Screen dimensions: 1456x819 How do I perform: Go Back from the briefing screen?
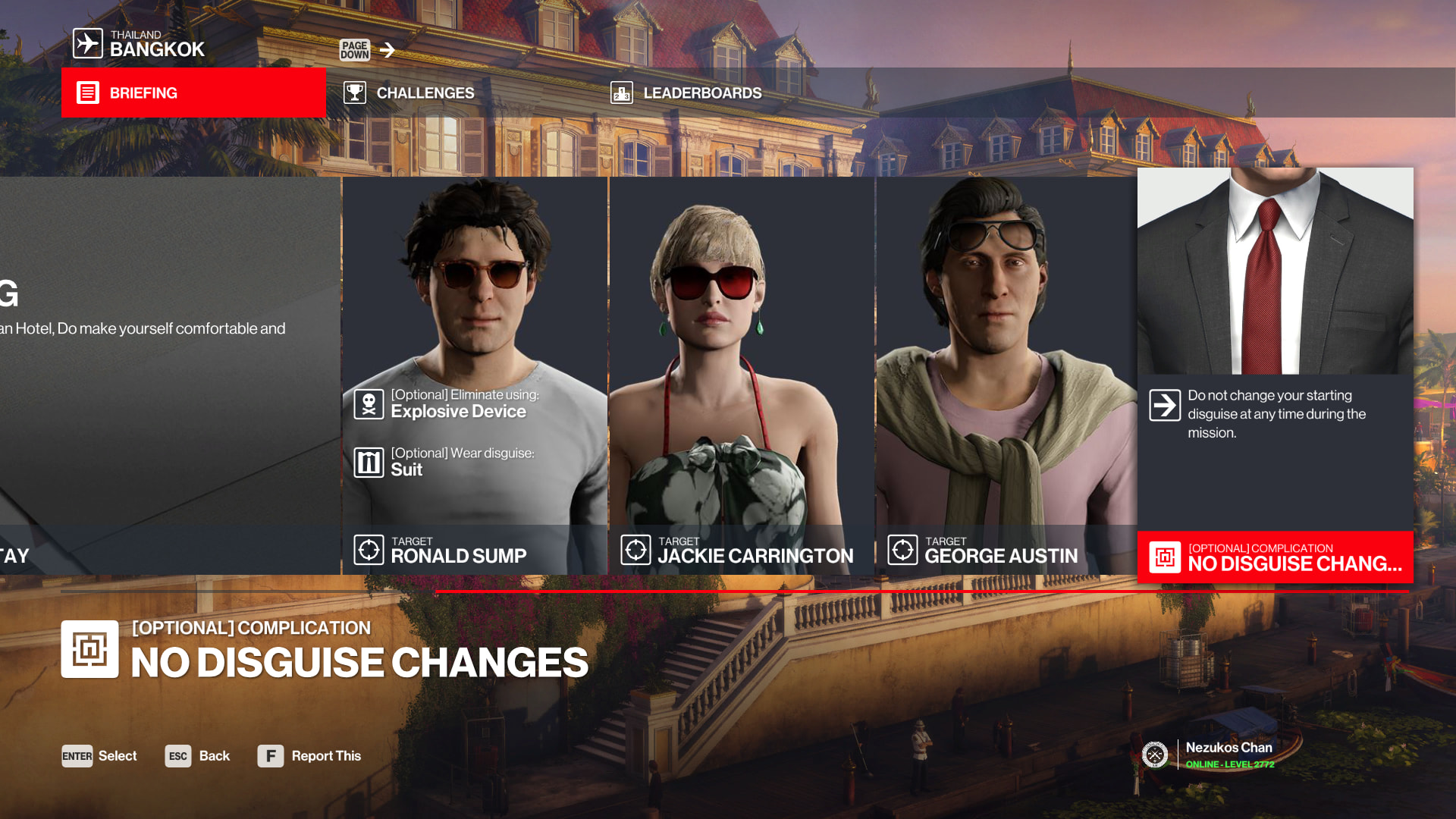[x=197, y=756]
